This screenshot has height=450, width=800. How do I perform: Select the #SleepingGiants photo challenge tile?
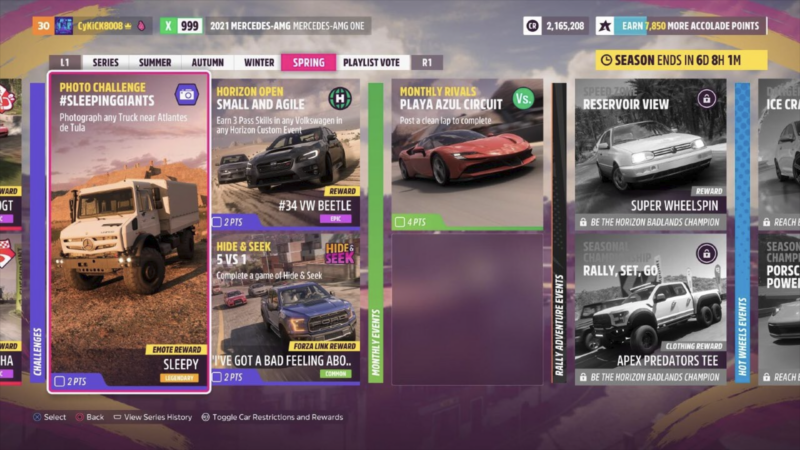tap(129, 231)
